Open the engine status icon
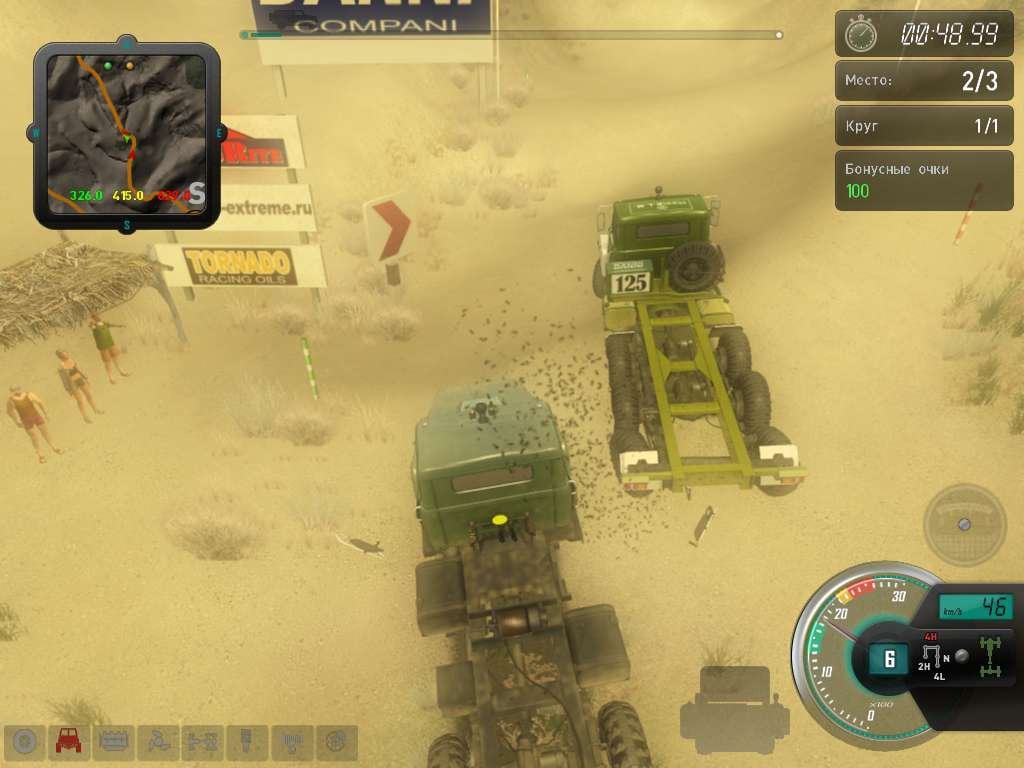 tap(113, 741)
